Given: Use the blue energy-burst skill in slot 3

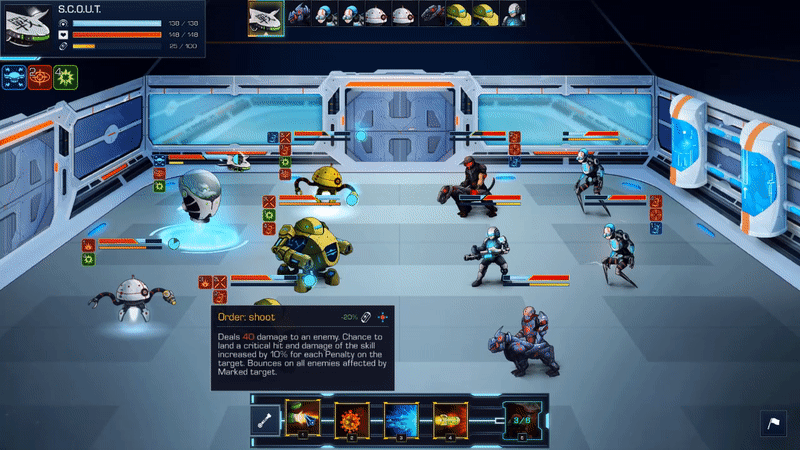Looking at the screenshot, I should [x=400, y=418].
